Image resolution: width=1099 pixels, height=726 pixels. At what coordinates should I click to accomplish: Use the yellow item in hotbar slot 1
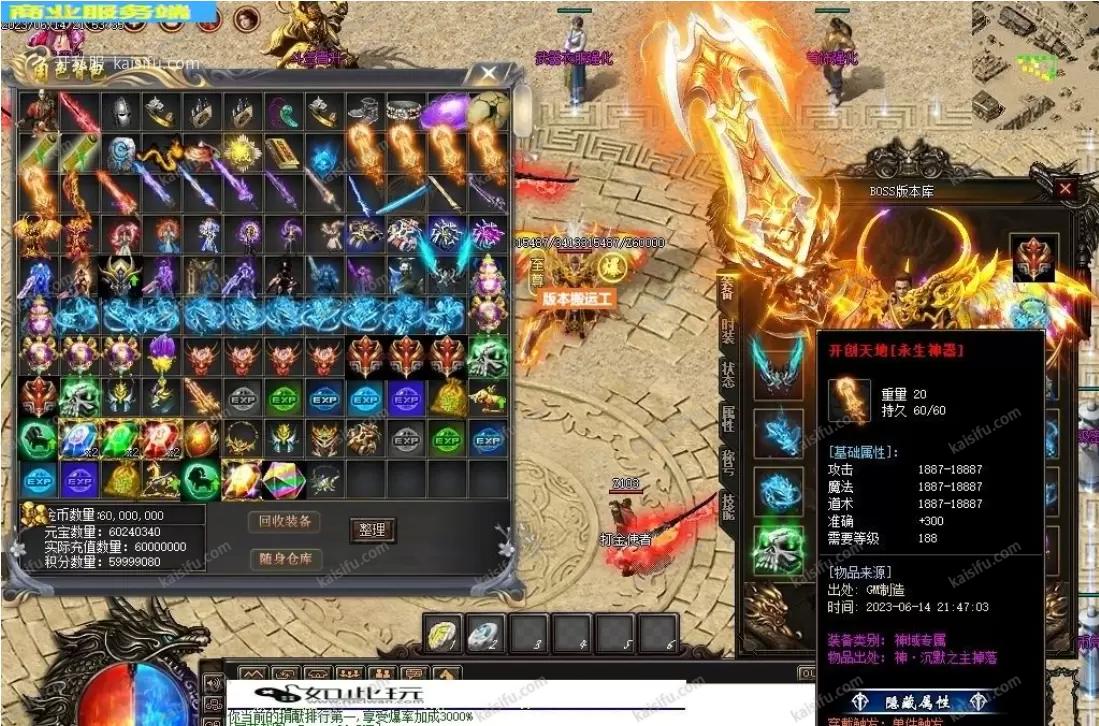coord(444,632)
